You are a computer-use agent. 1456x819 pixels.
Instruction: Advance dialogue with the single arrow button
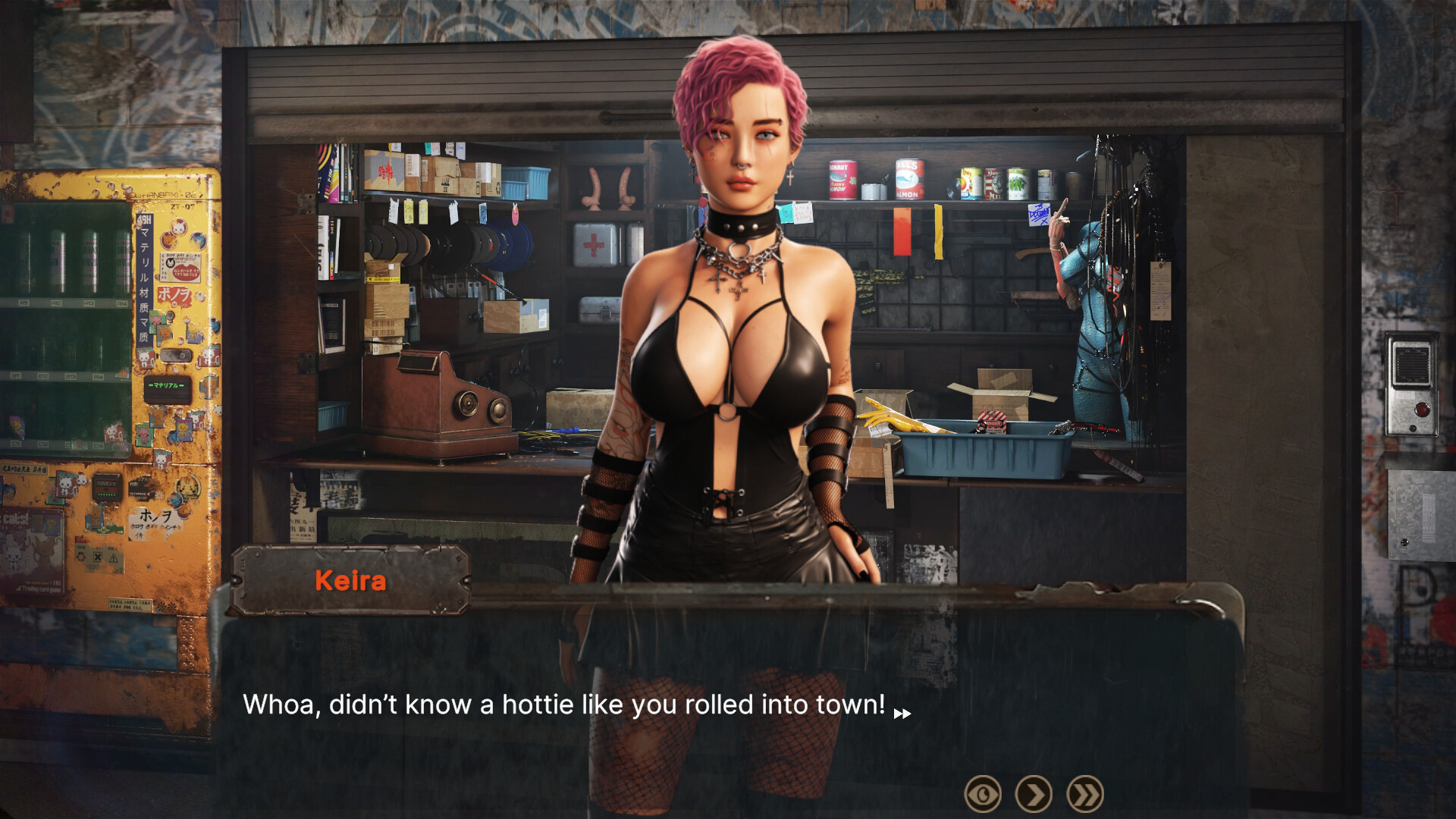click(x=1034, y=794)
